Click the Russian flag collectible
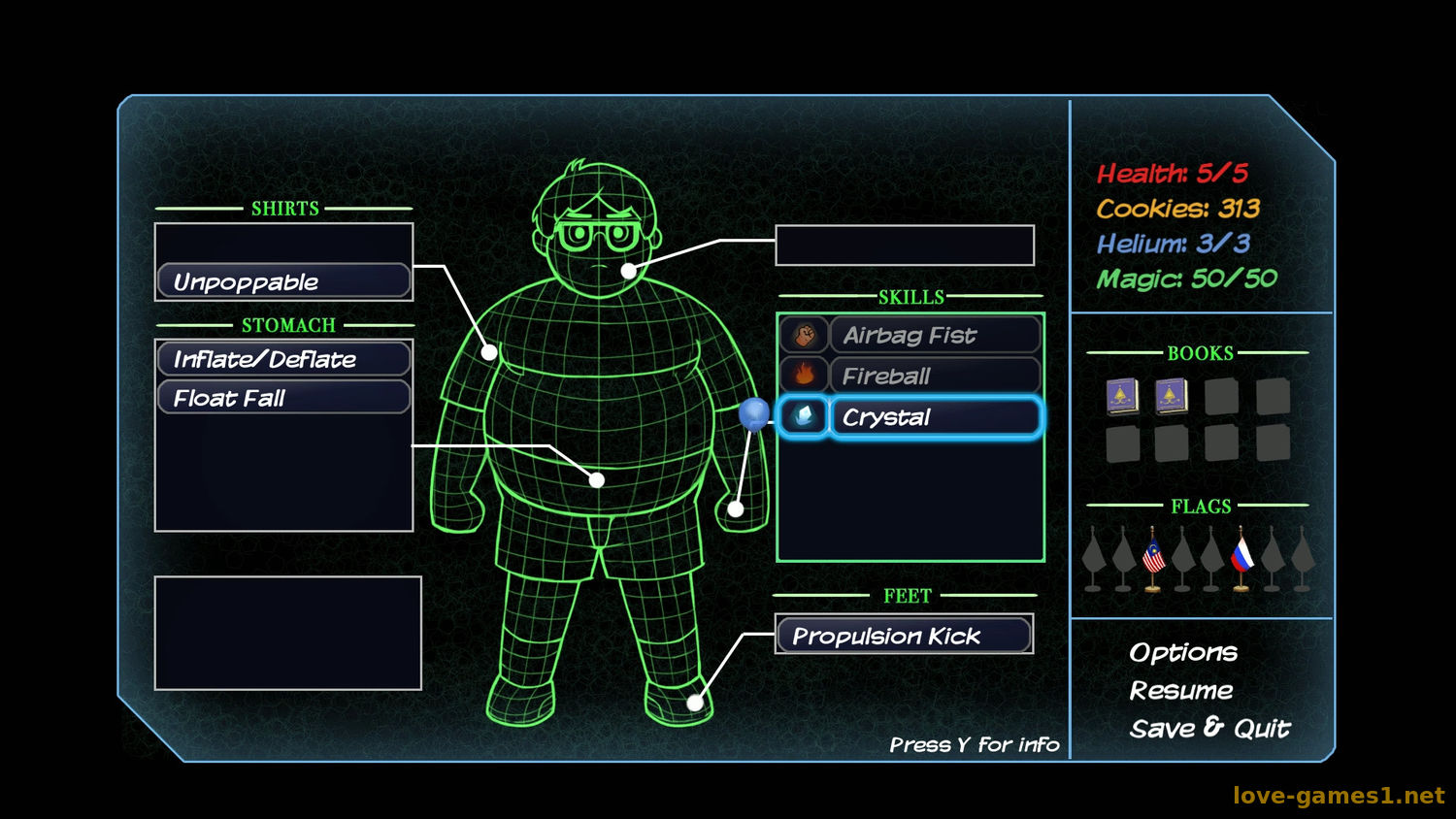Image resolution: width=1456 pixels, height=819 pixels. click(x=1241, y=558)
